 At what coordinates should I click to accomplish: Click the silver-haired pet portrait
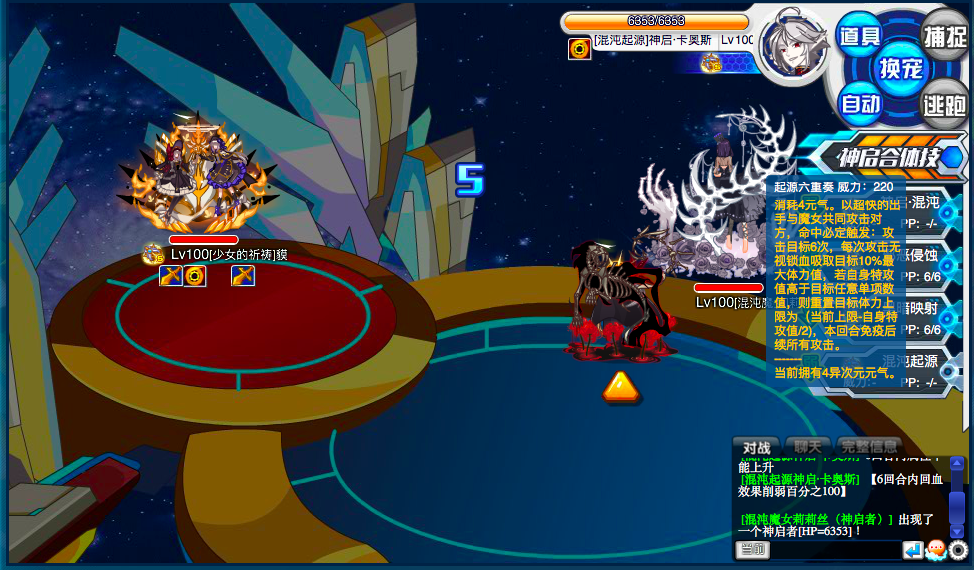tap(793, 44)
